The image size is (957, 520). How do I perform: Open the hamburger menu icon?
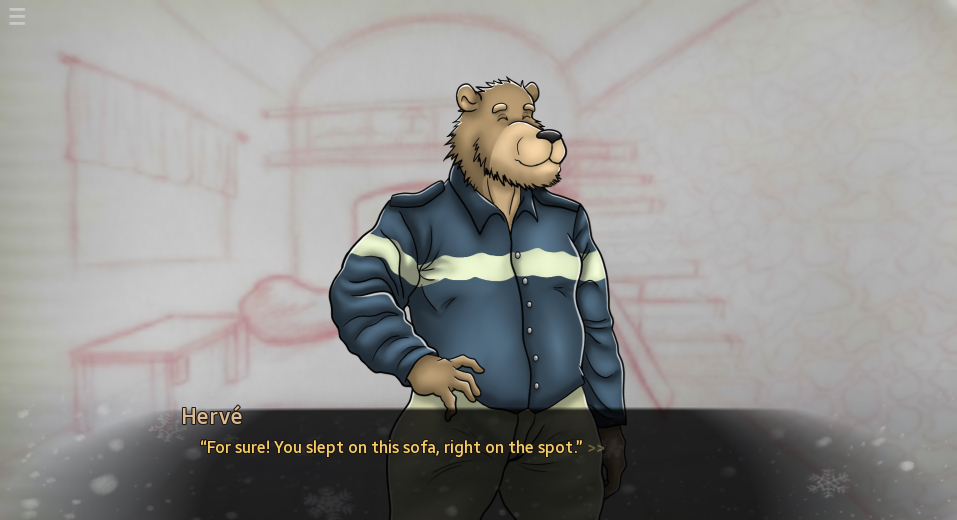17,17
